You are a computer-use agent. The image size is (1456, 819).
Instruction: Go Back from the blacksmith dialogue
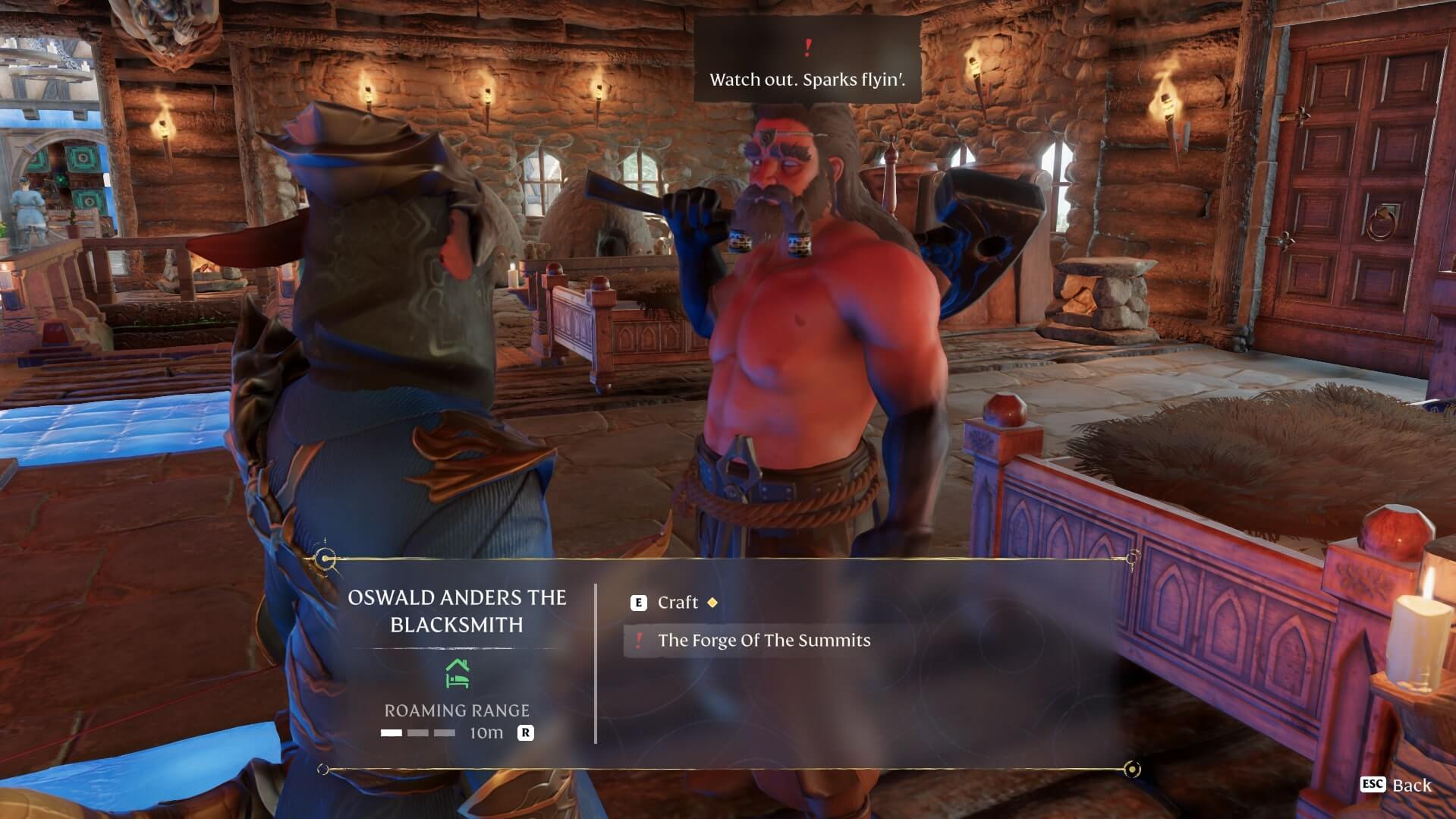tap(1398, 785)
